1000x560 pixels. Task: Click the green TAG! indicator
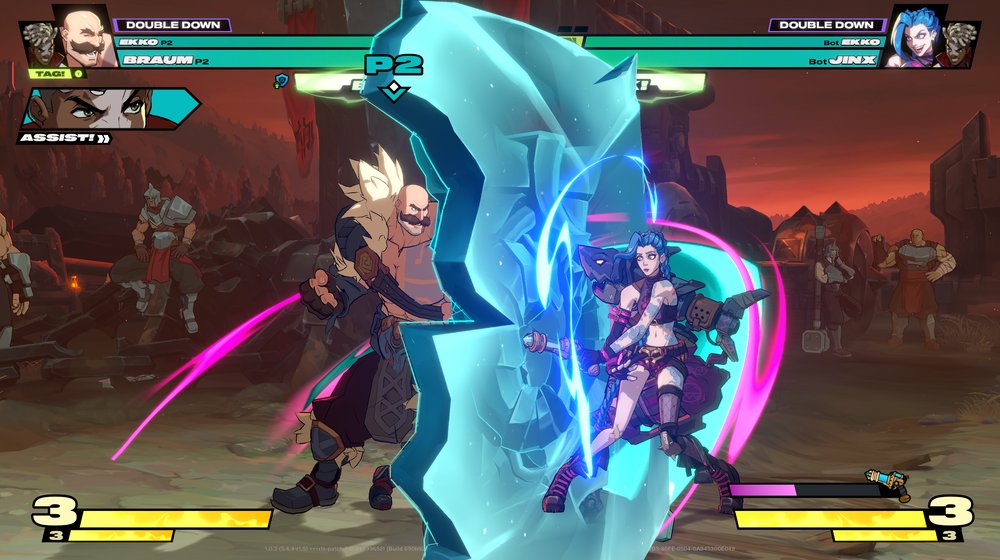point(48,73)
